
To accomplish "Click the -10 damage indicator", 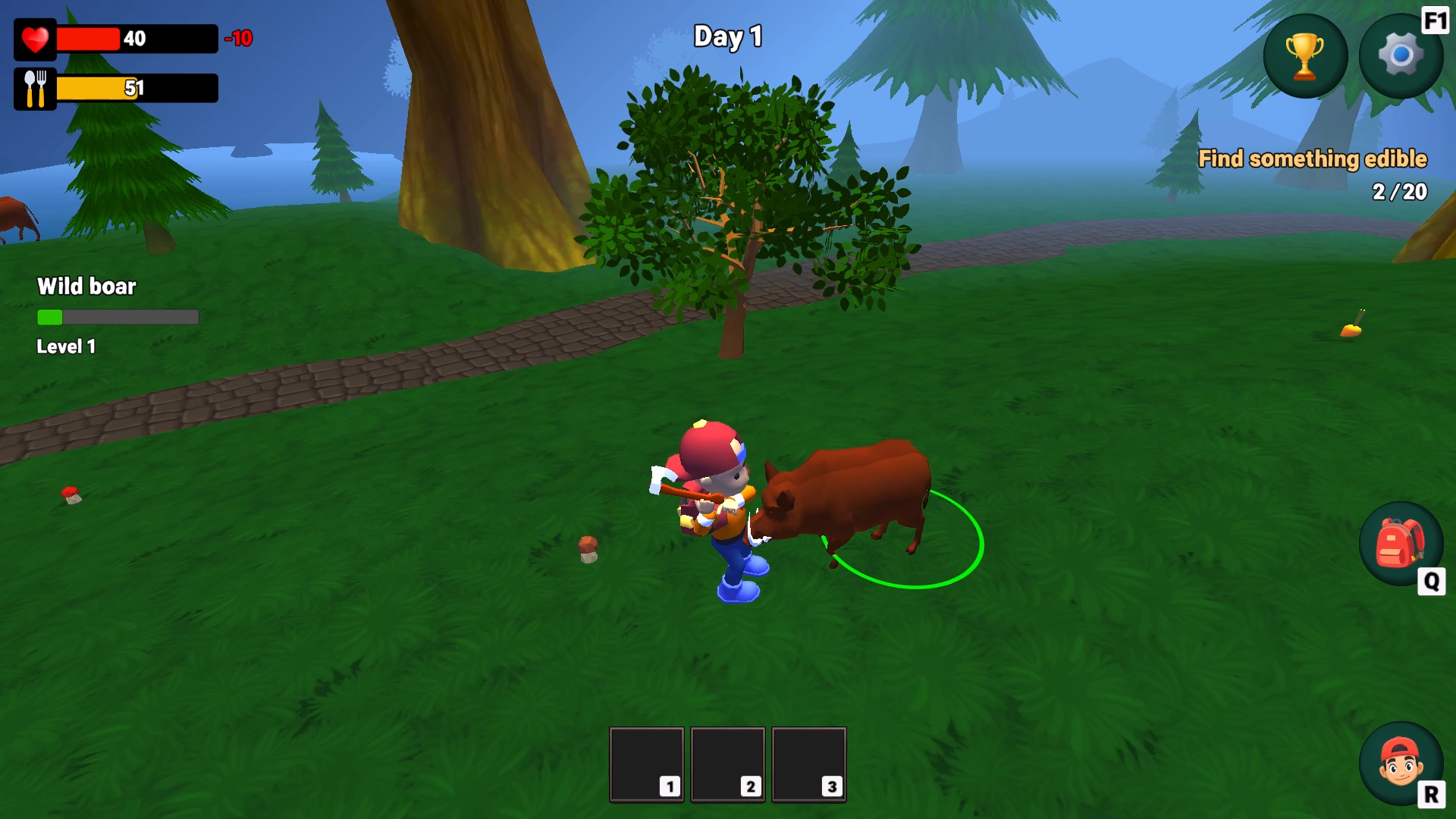I will point(238,39).
